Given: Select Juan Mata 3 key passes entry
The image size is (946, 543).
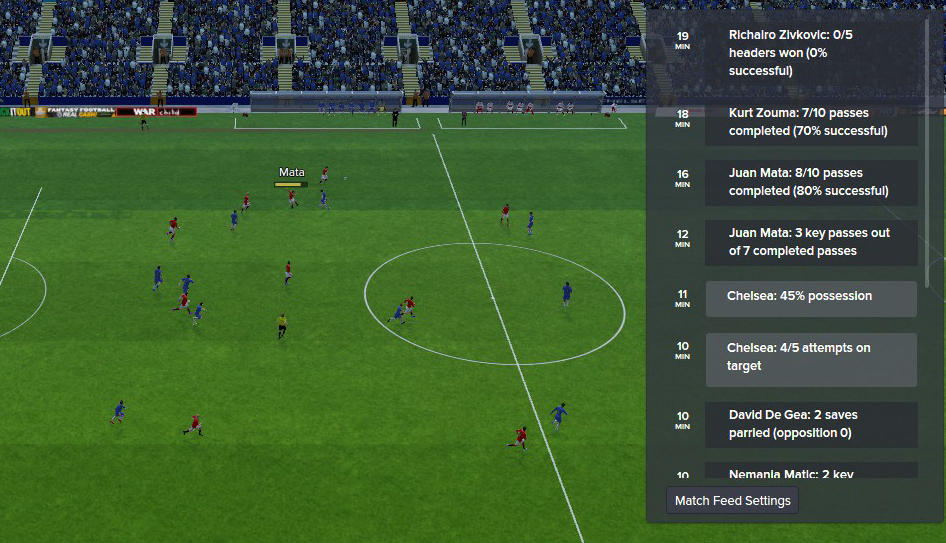Looking at the screenshot, I should 810,242.
